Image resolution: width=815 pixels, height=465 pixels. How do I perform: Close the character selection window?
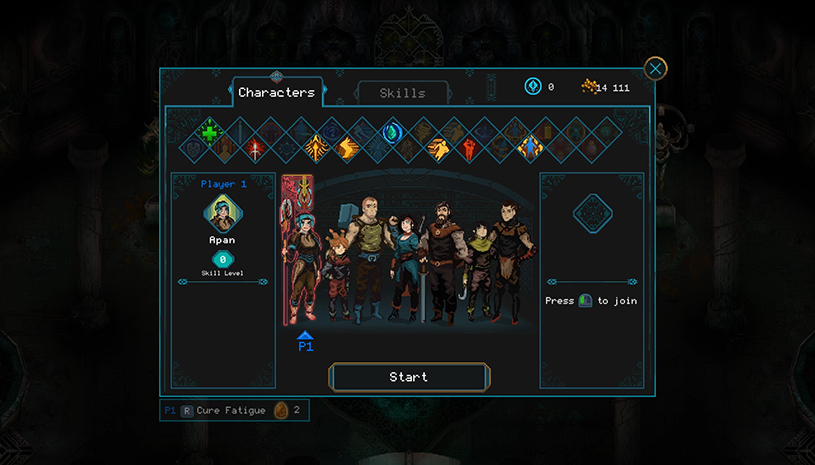click(655, 68)
